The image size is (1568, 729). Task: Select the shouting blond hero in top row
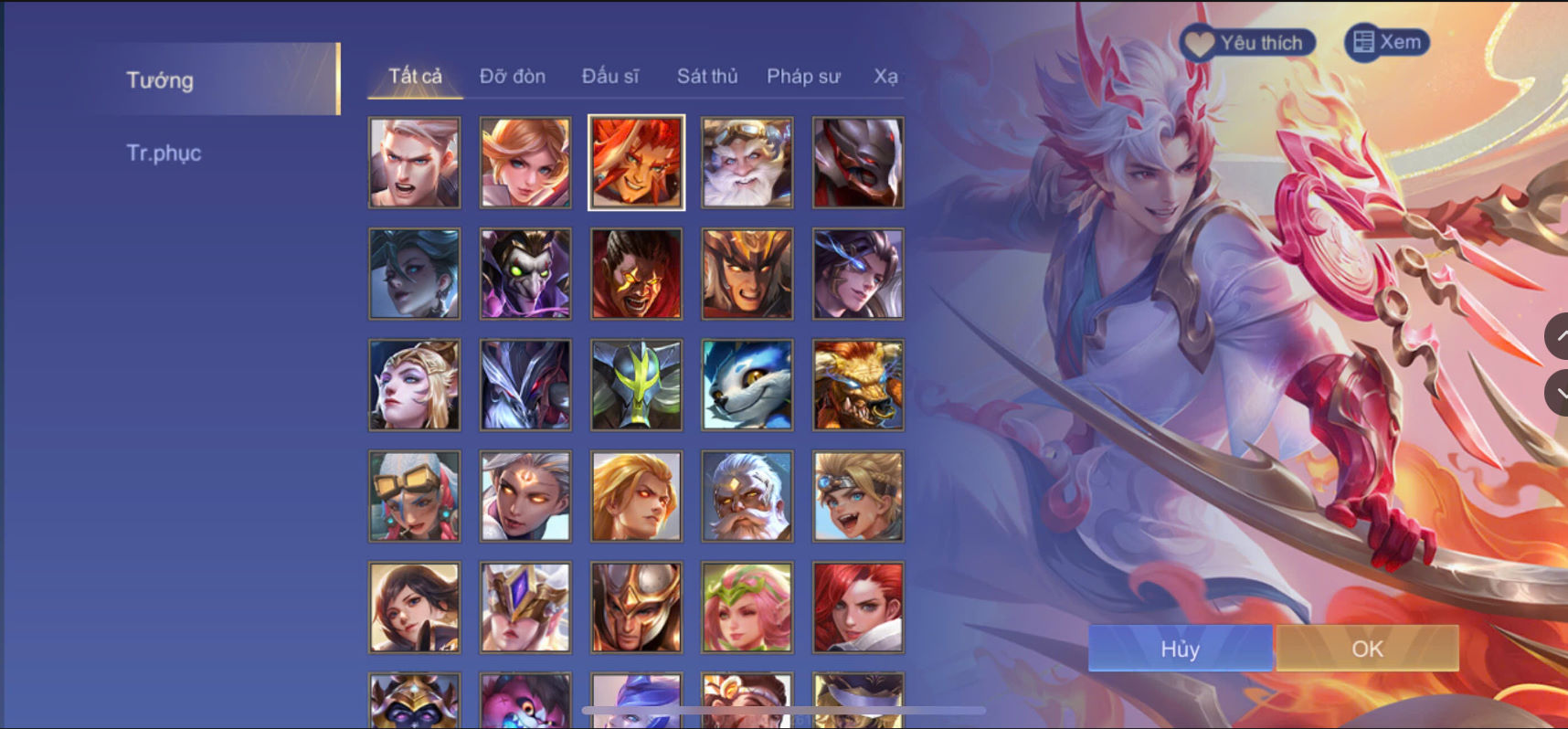[414, 162]
